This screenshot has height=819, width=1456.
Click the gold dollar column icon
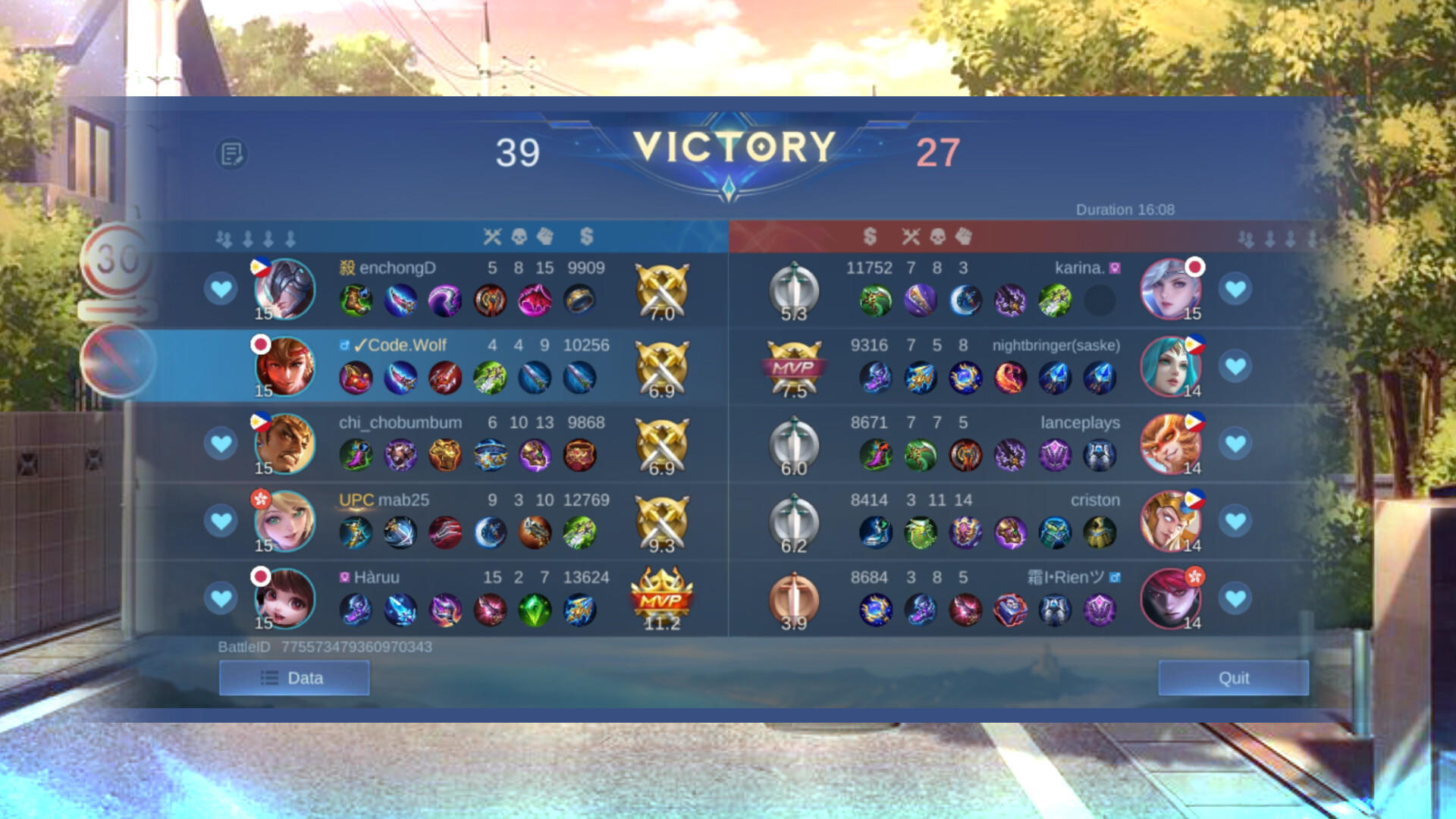tap(584, 236)
